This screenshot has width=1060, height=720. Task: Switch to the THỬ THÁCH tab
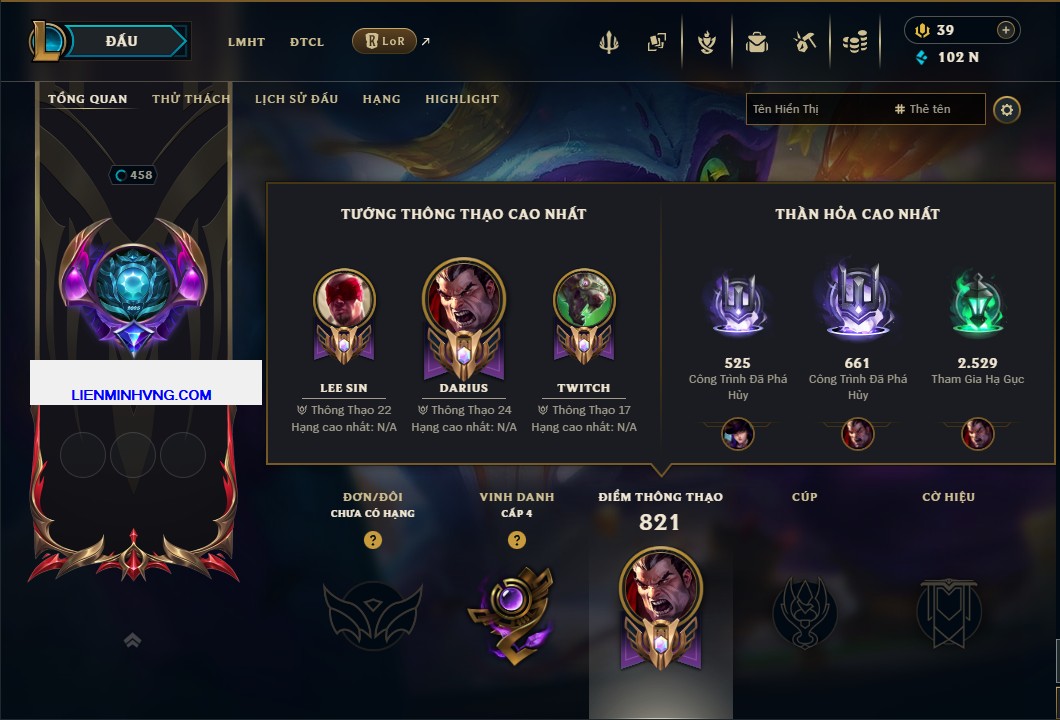click(191, 99)
